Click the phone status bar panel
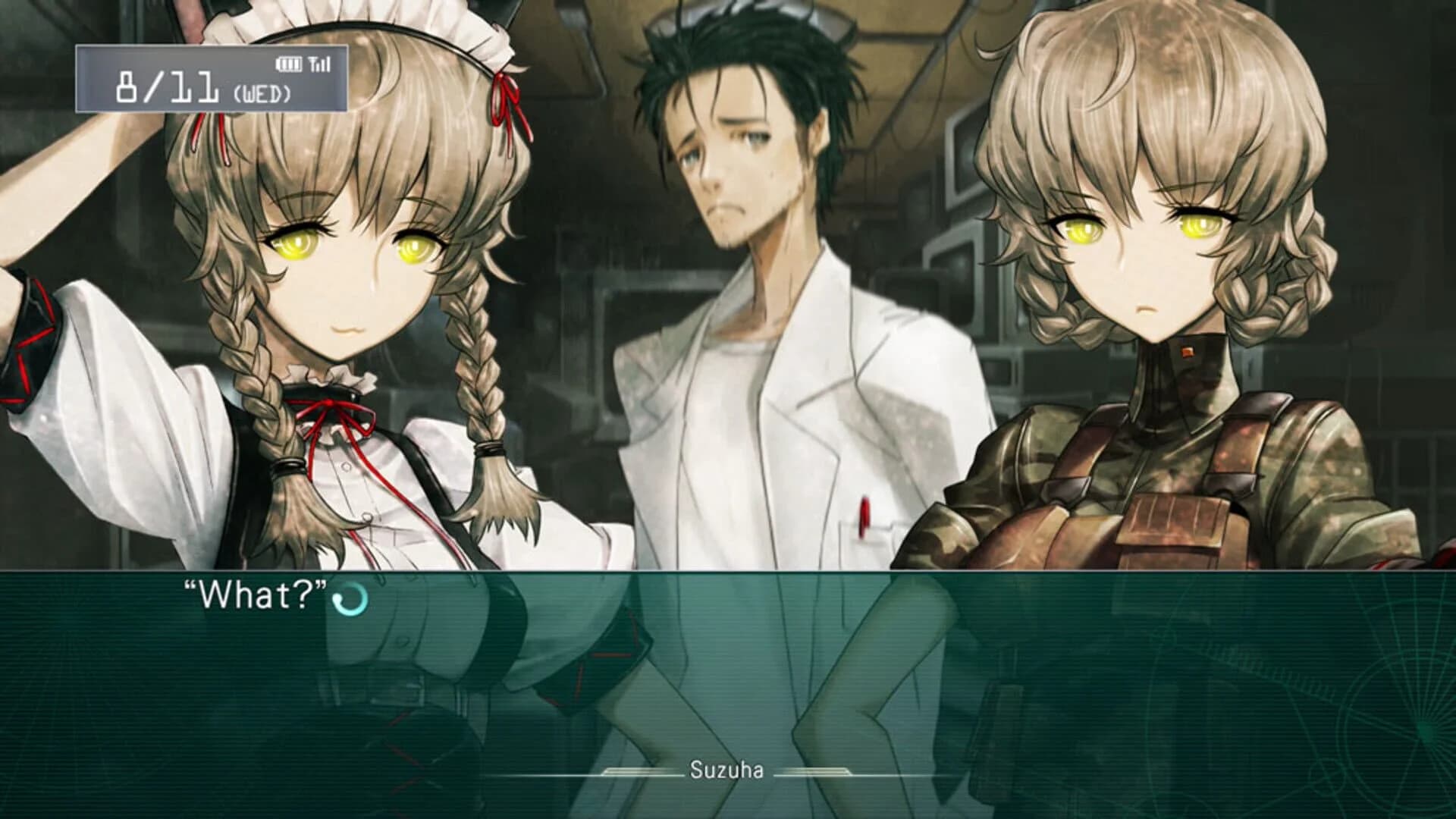This screenshot has height=819, width=1456. point(212,80)
